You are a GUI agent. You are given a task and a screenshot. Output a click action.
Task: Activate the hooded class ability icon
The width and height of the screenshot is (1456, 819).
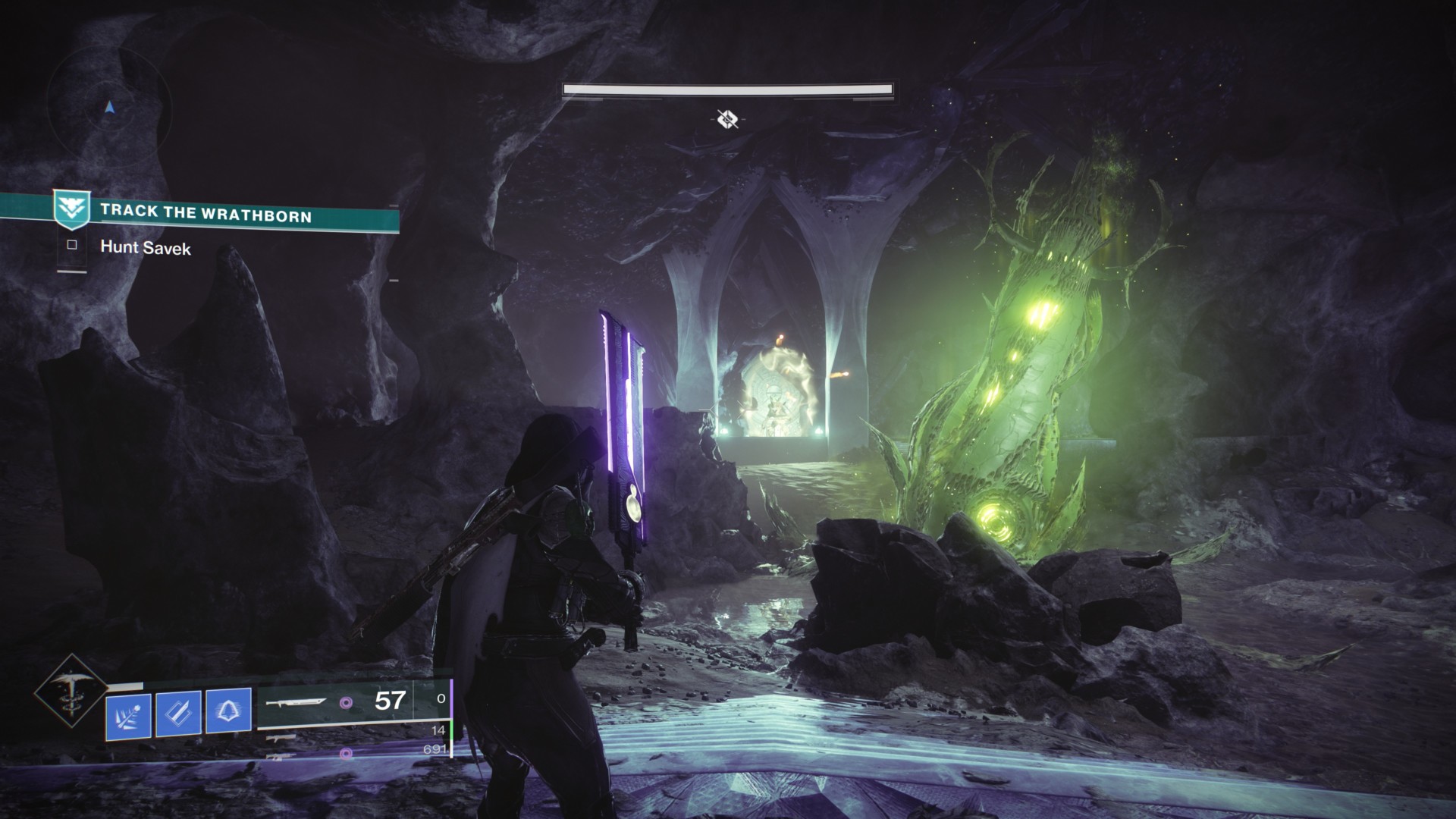tap(228, 712)
